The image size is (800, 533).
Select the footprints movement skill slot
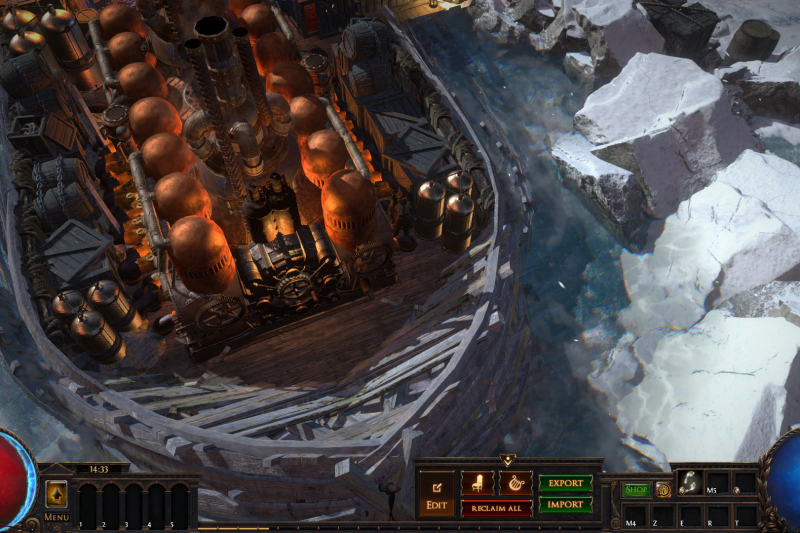689,483
